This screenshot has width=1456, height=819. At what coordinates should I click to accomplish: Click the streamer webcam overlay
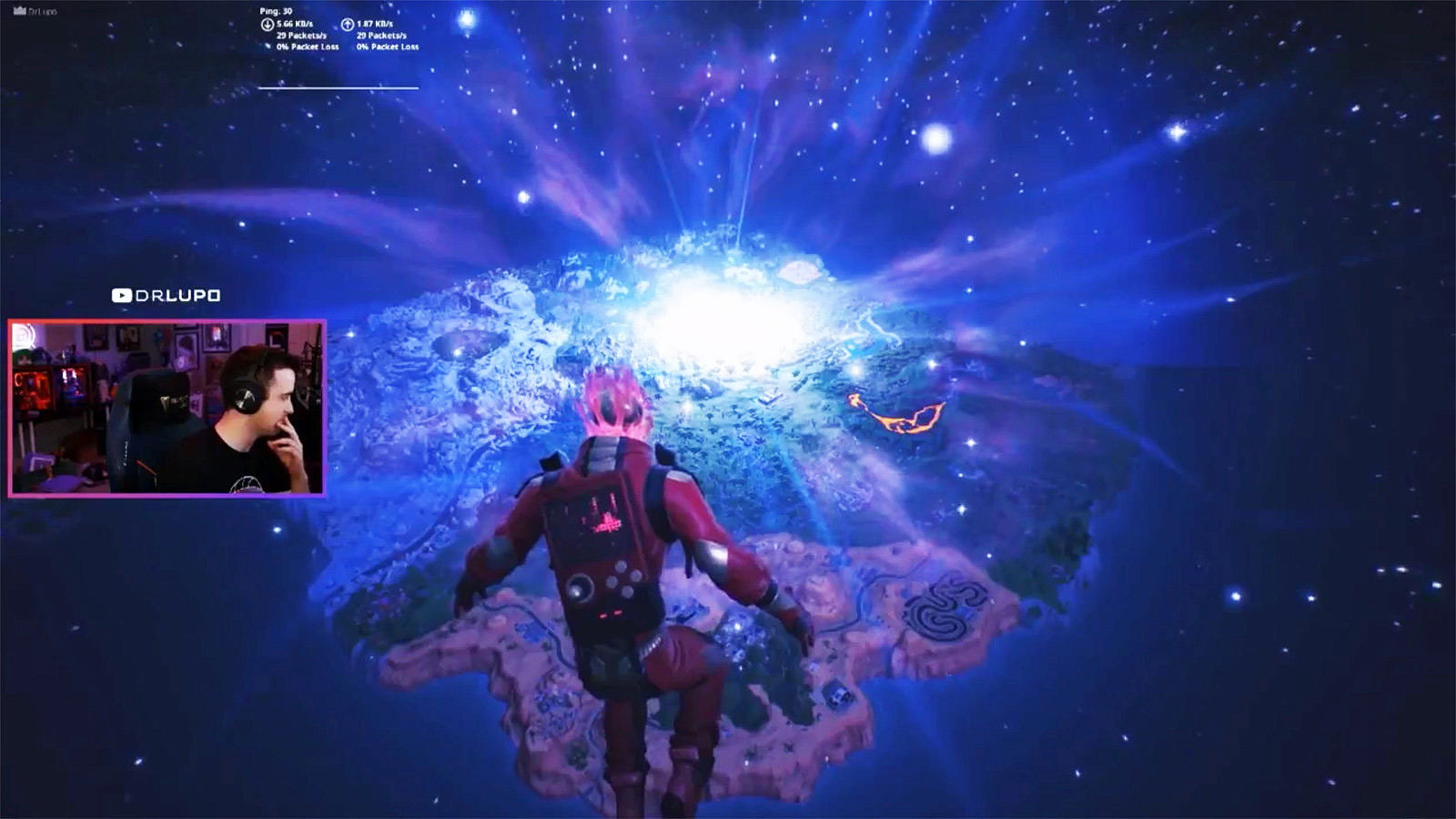[167, 408]
